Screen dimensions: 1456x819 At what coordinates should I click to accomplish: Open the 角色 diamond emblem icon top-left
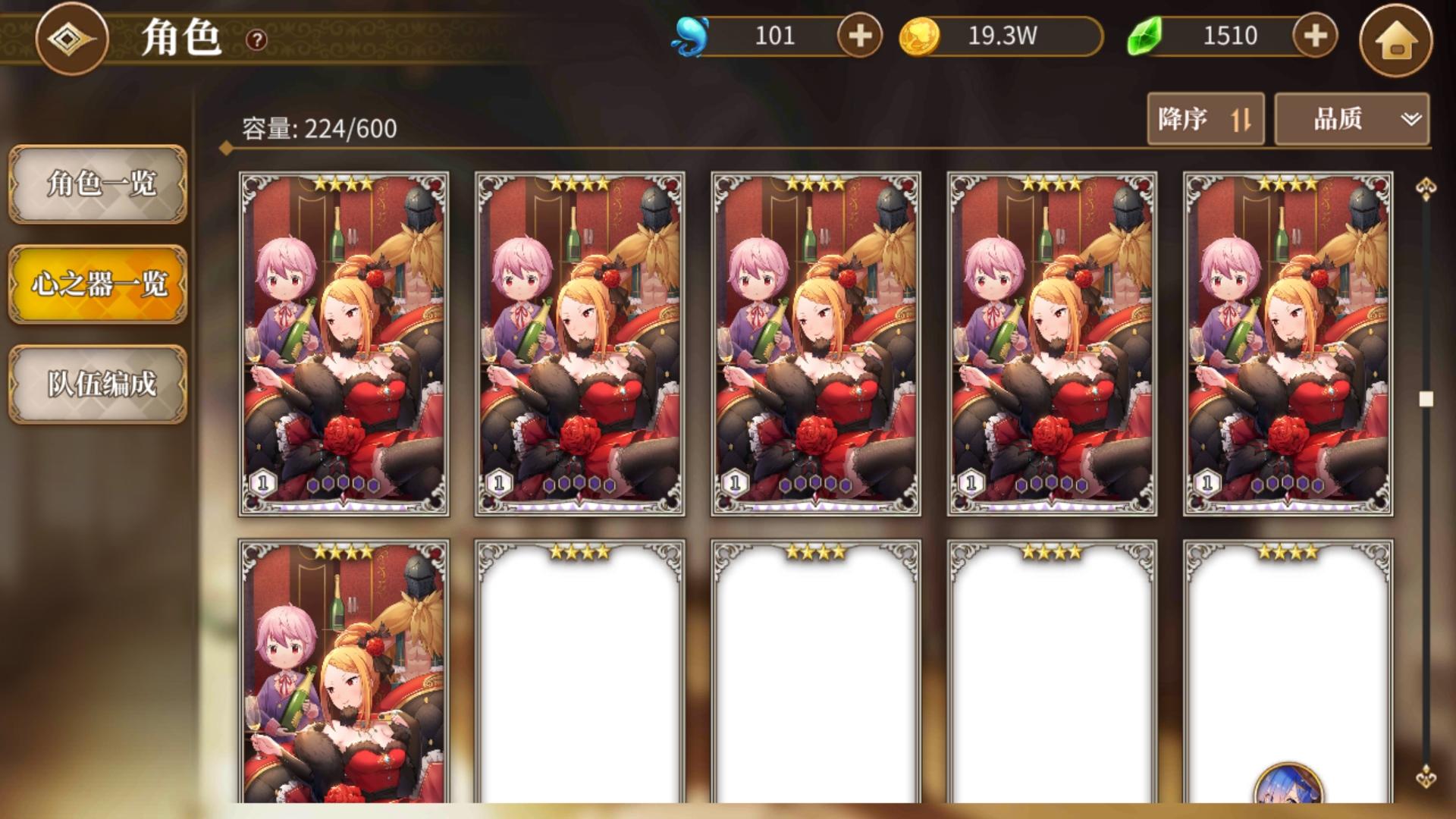(x=71, y=39)
